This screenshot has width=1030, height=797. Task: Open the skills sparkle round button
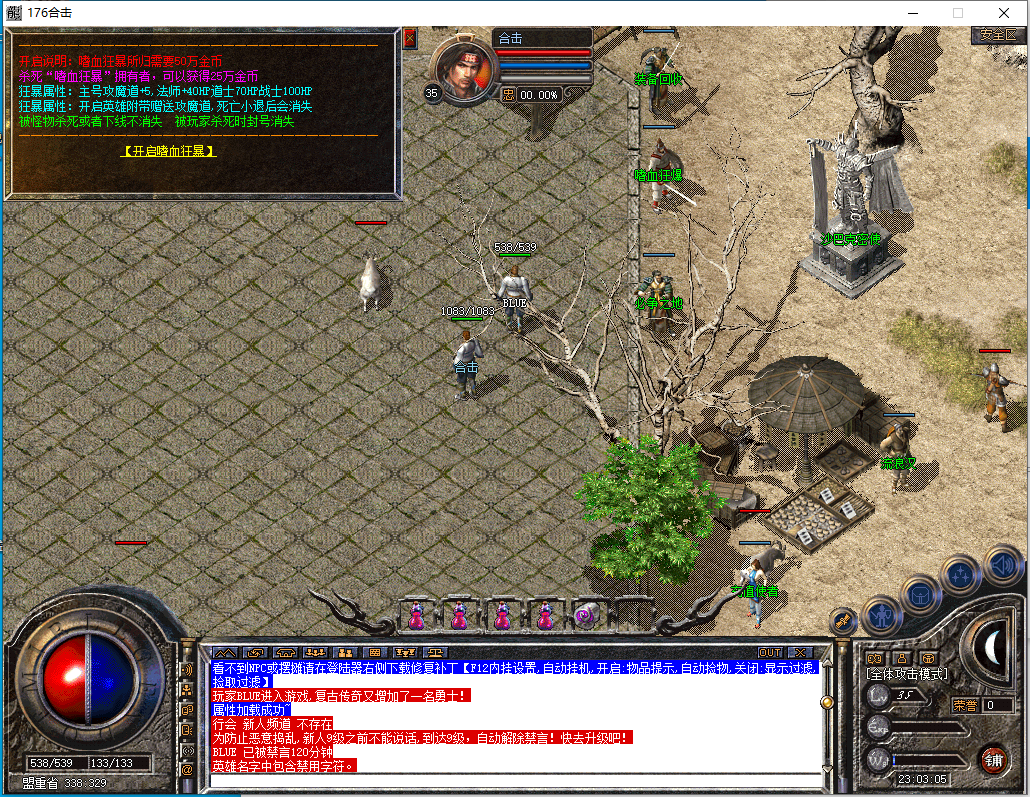click(961, 575)
